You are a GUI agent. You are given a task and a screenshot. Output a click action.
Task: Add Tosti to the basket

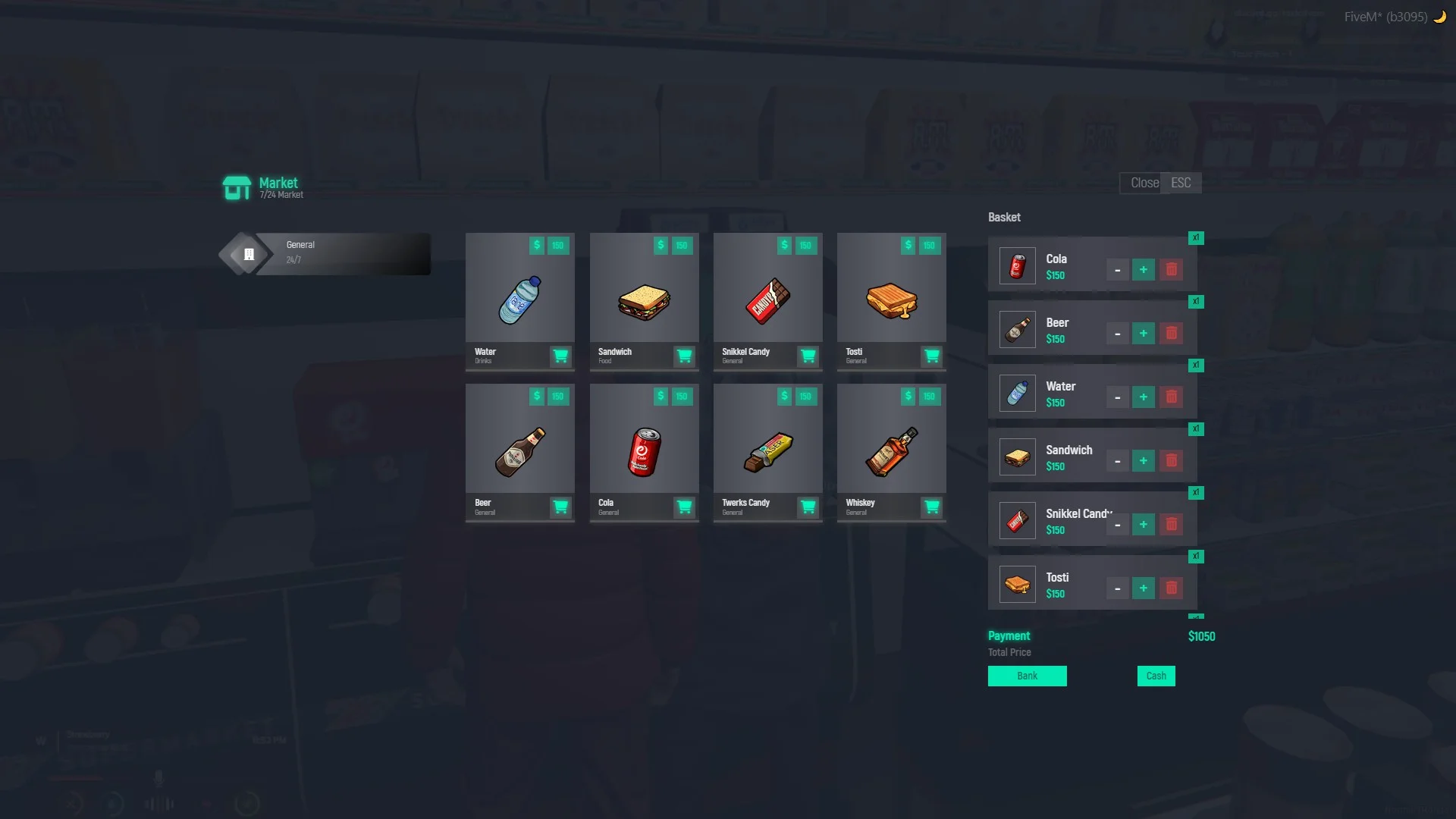point(932,356)
